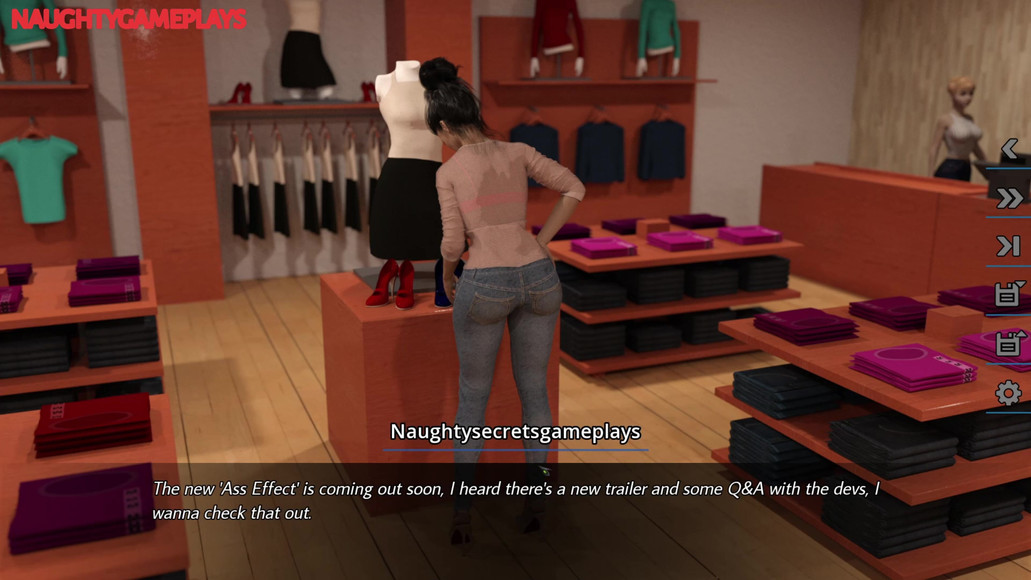Activate the double-arrow fast-forward button
The width and height of the screenshot is (1031, 580).
1009,198
